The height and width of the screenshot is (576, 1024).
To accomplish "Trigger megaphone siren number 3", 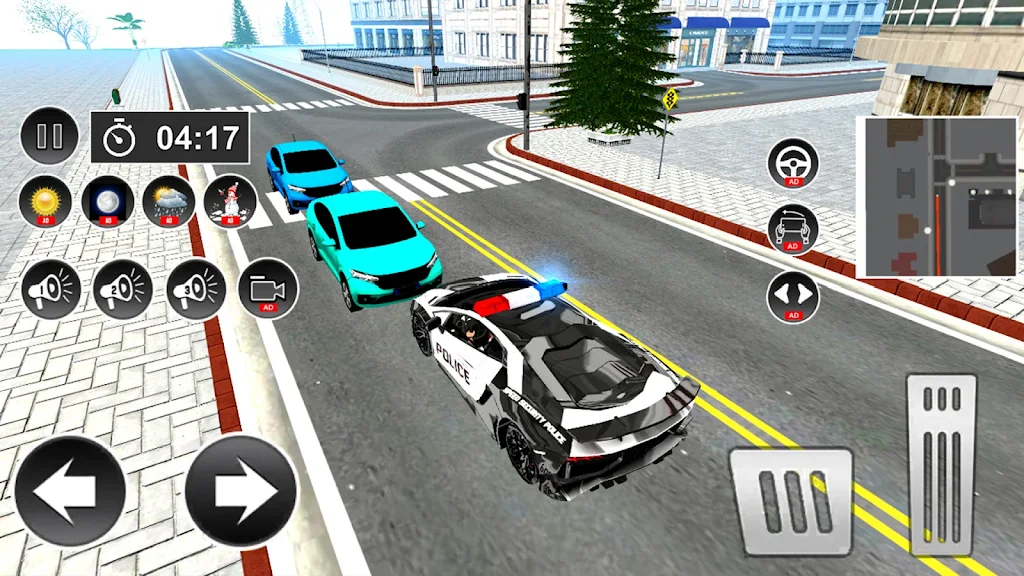I will (196, 290).
